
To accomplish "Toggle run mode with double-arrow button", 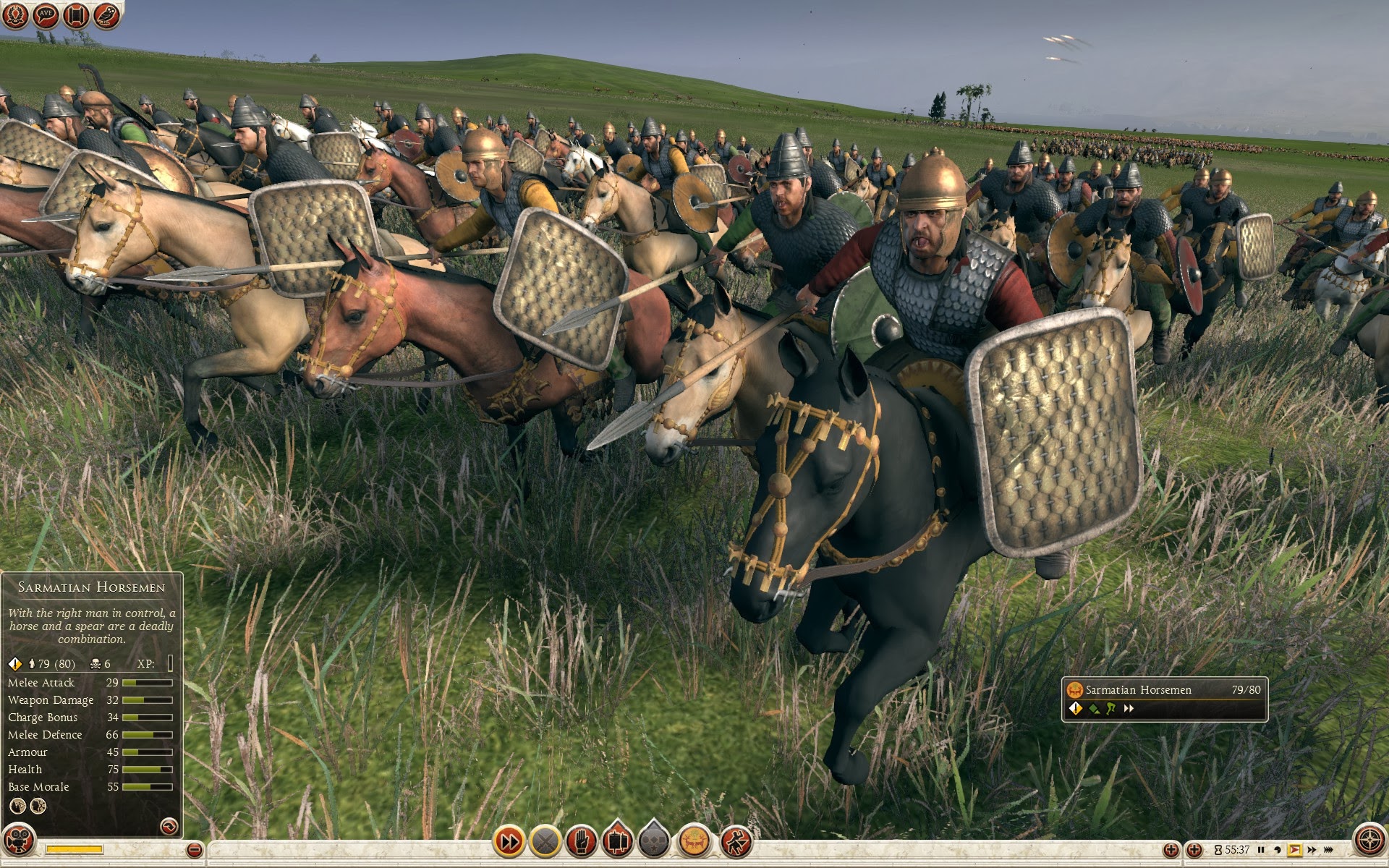I will 509,841.
